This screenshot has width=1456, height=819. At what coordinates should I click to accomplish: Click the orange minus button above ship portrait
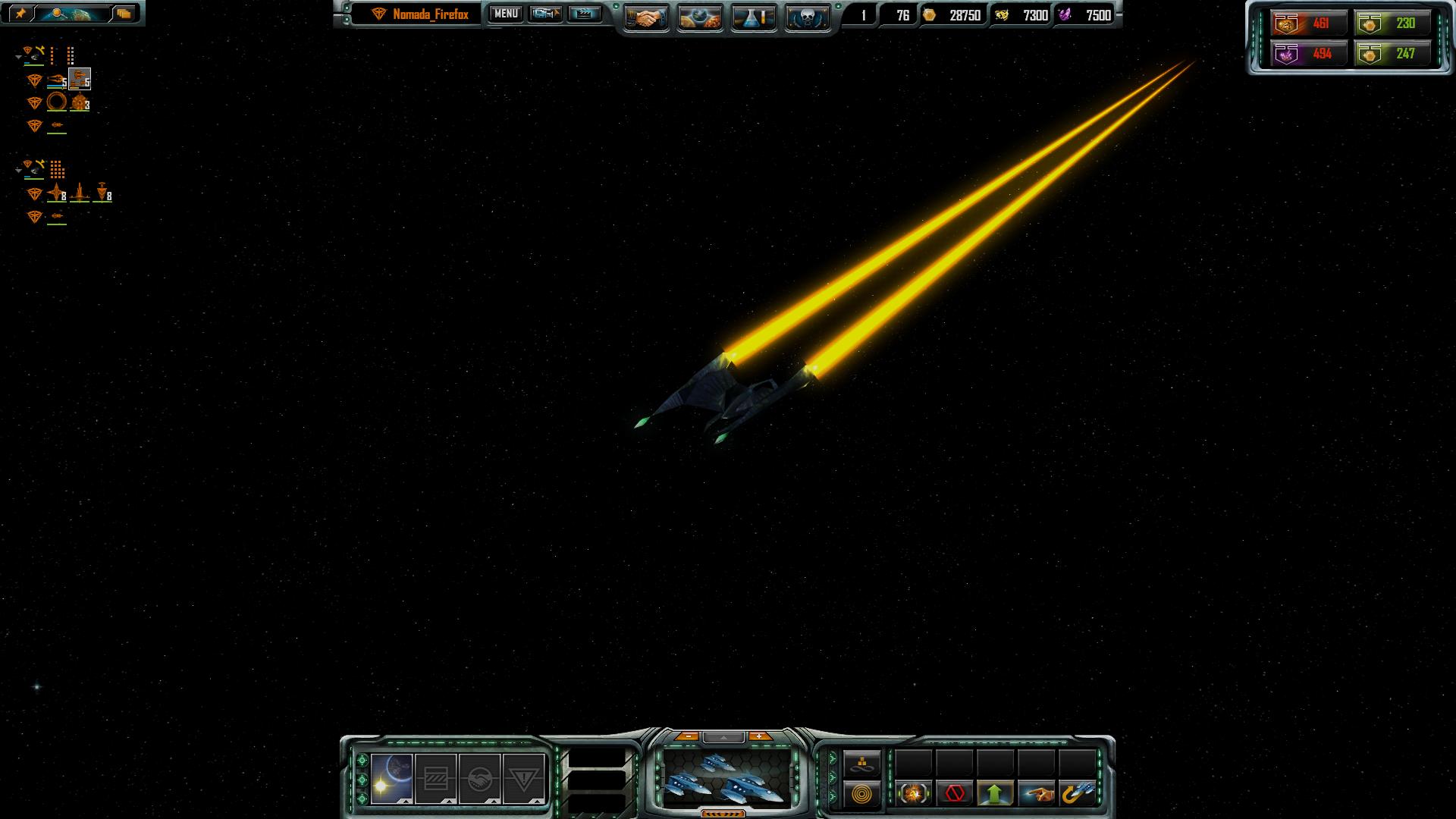pos(687,736)
